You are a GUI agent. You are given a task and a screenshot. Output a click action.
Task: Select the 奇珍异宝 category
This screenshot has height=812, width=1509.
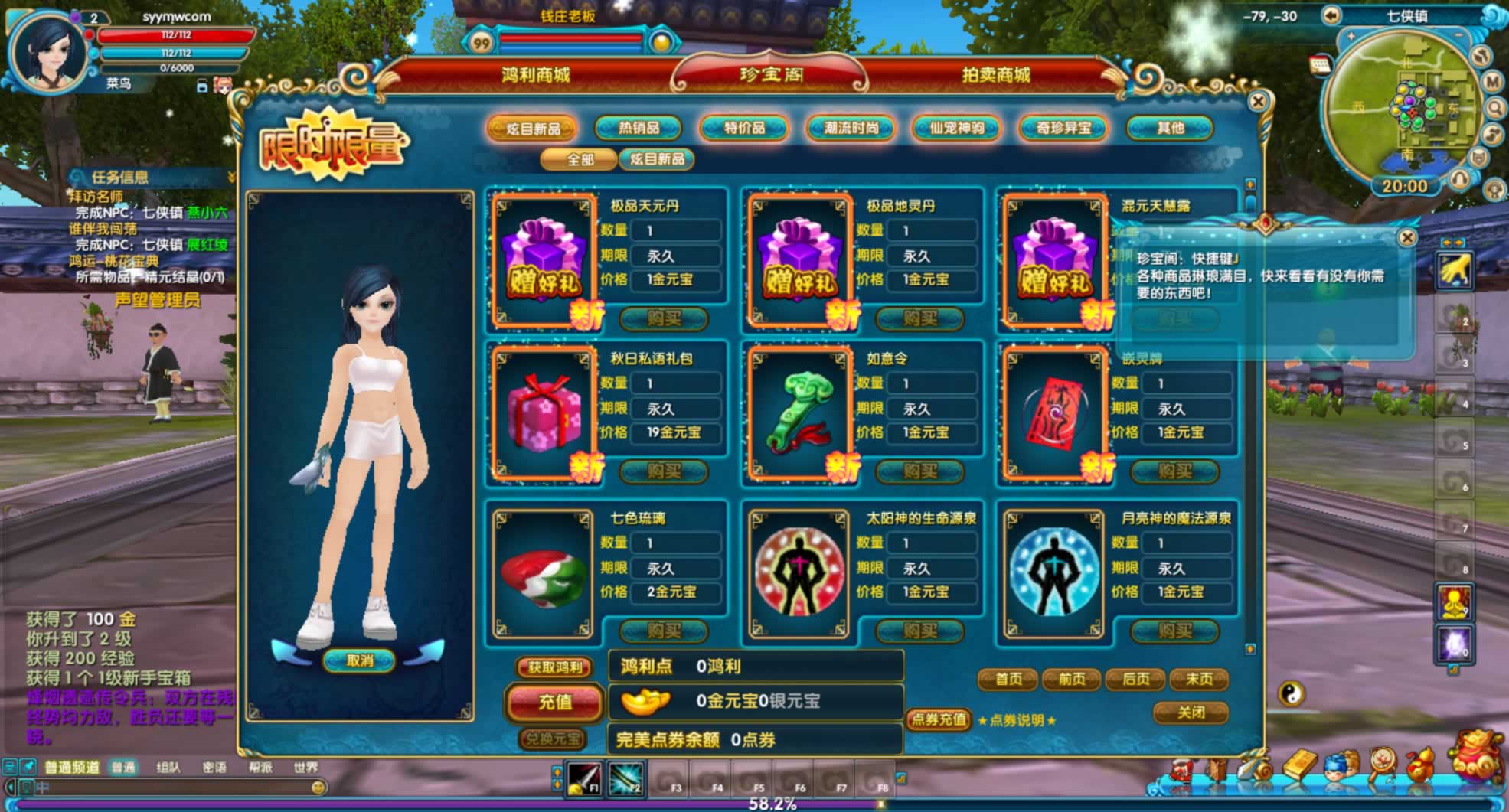click(1063, 128)
